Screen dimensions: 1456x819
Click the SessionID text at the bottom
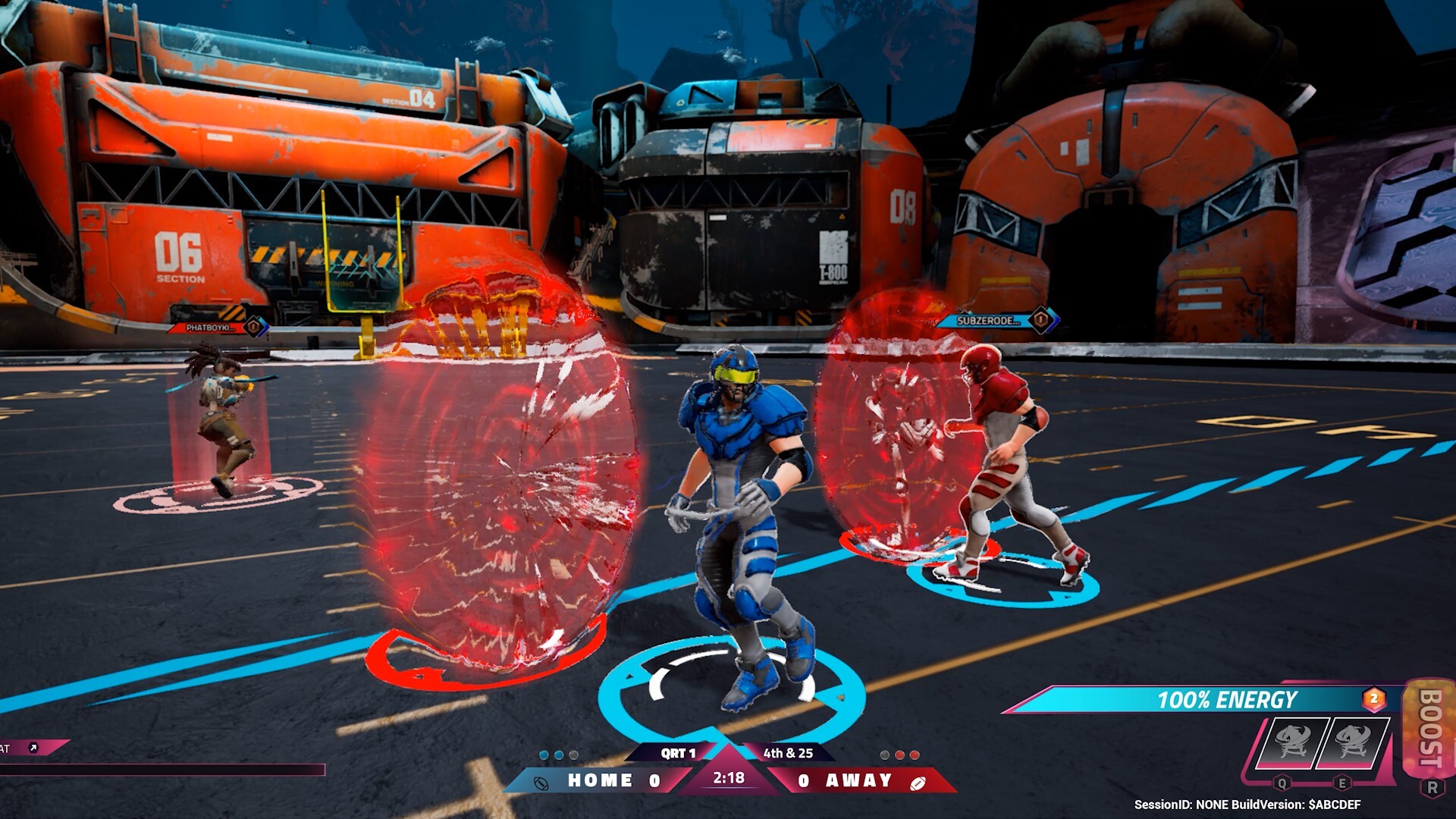(x=1248, y=804)
